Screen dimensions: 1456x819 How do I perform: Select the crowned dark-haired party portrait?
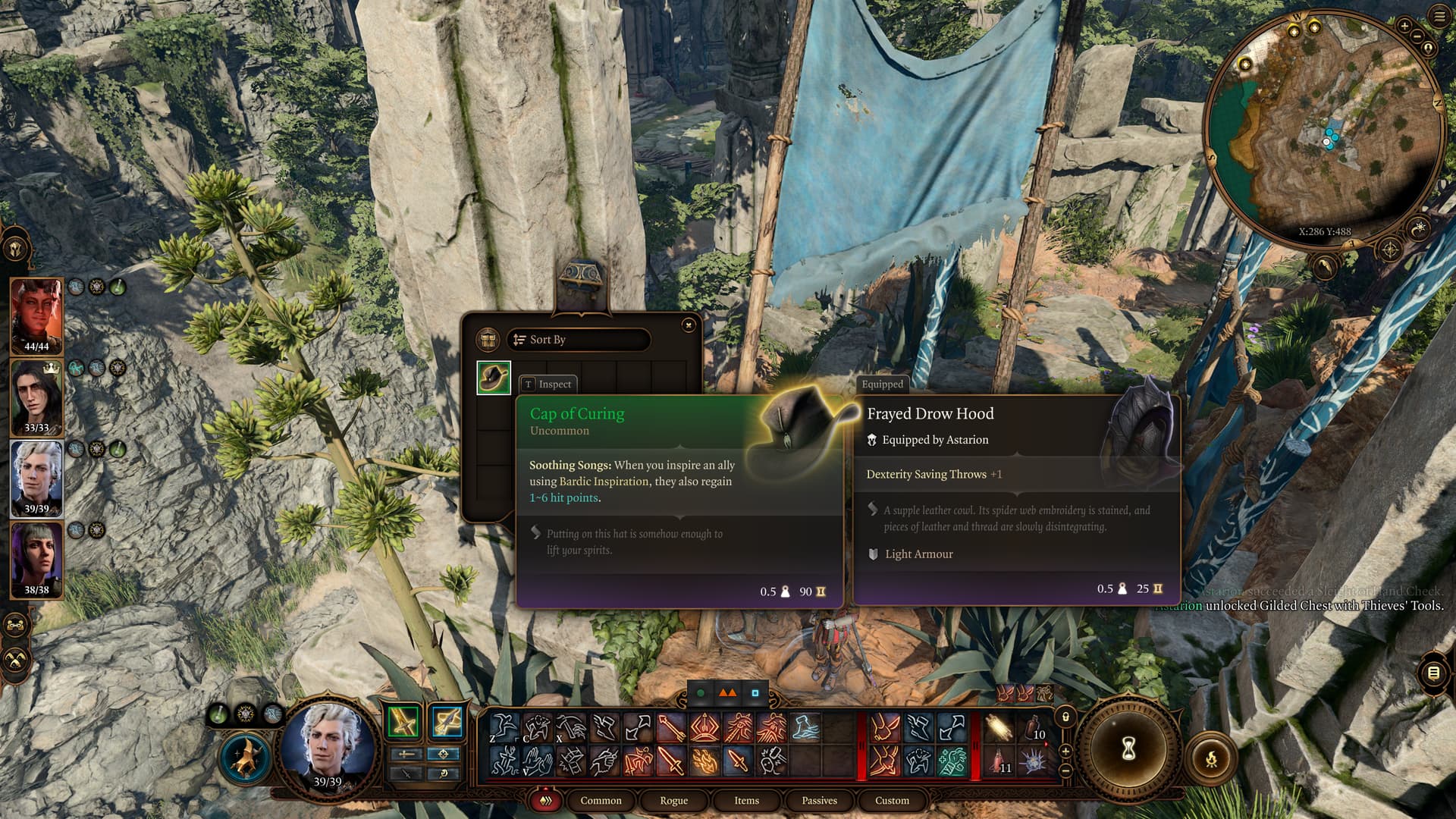pos(36,394)
